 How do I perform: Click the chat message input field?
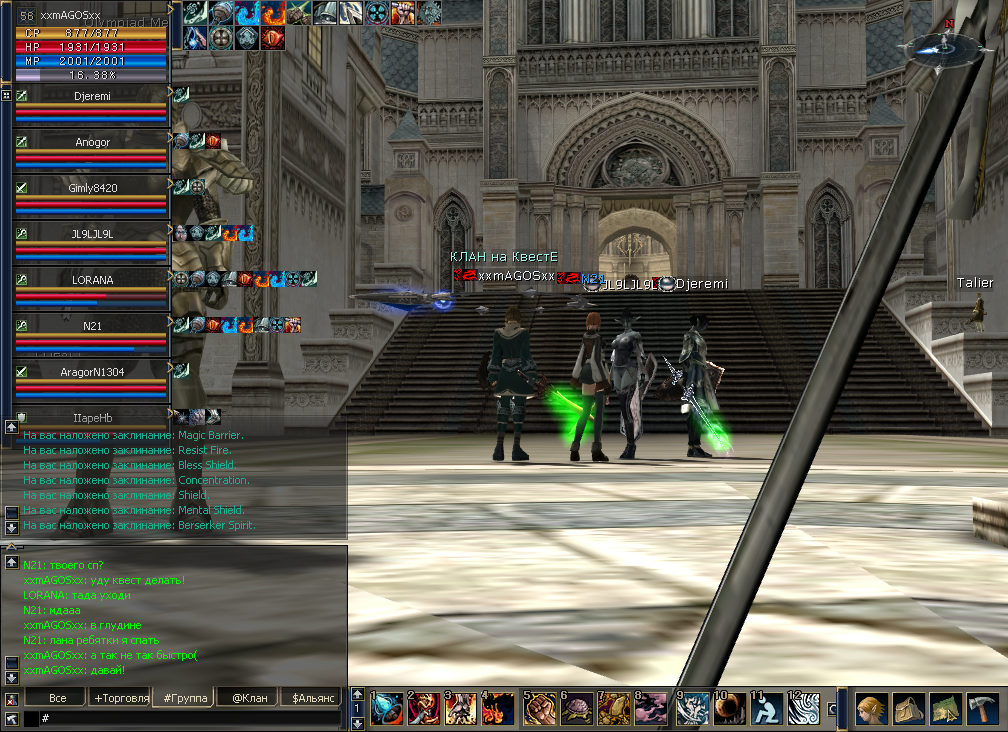[x=190, y=719]
